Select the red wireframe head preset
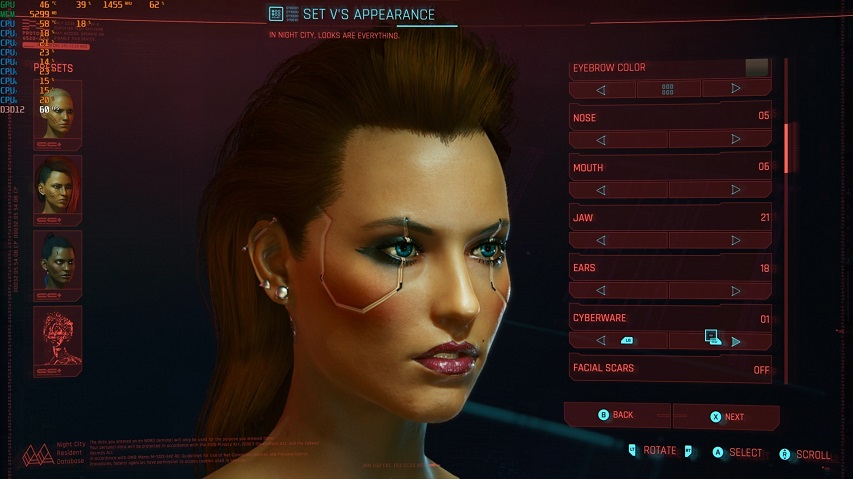The height and width of the screenshot is (479, 853). [57, 336]
